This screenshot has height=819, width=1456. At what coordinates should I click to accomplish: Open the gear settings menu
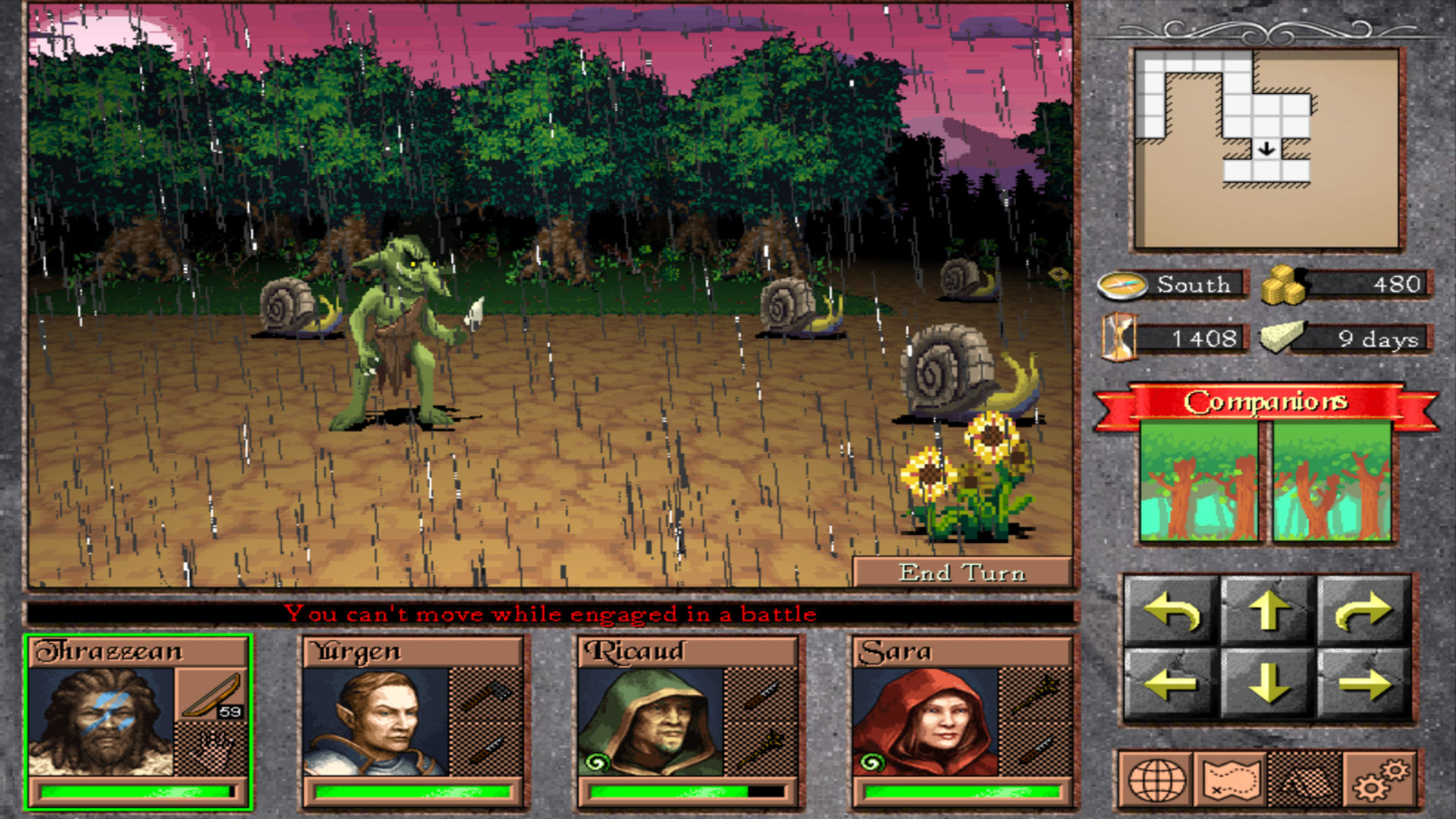click(1379, 780)
